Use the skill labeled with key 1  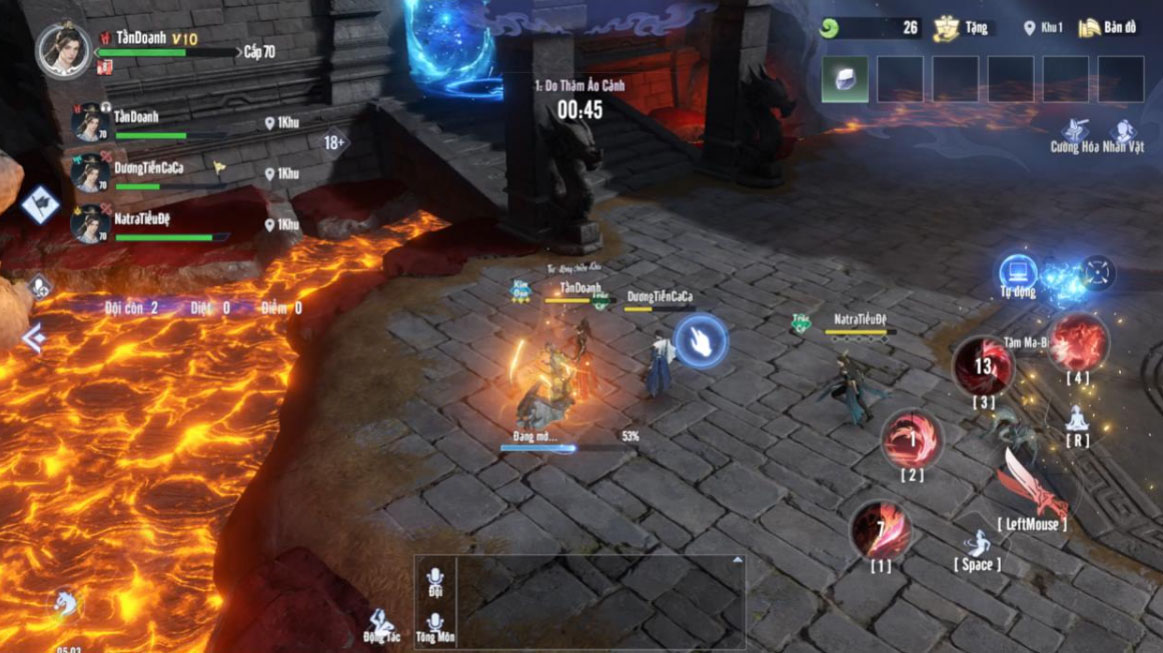pyautogui.click(x=880, y=530)
